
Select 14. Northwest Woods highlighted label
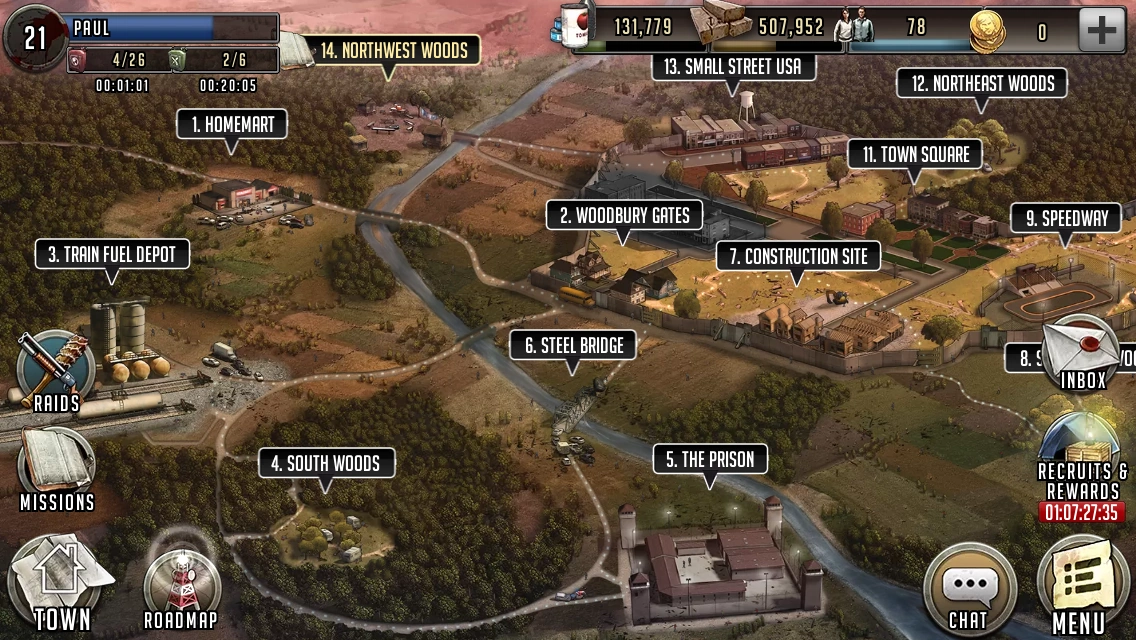click(x=391, y=50)
